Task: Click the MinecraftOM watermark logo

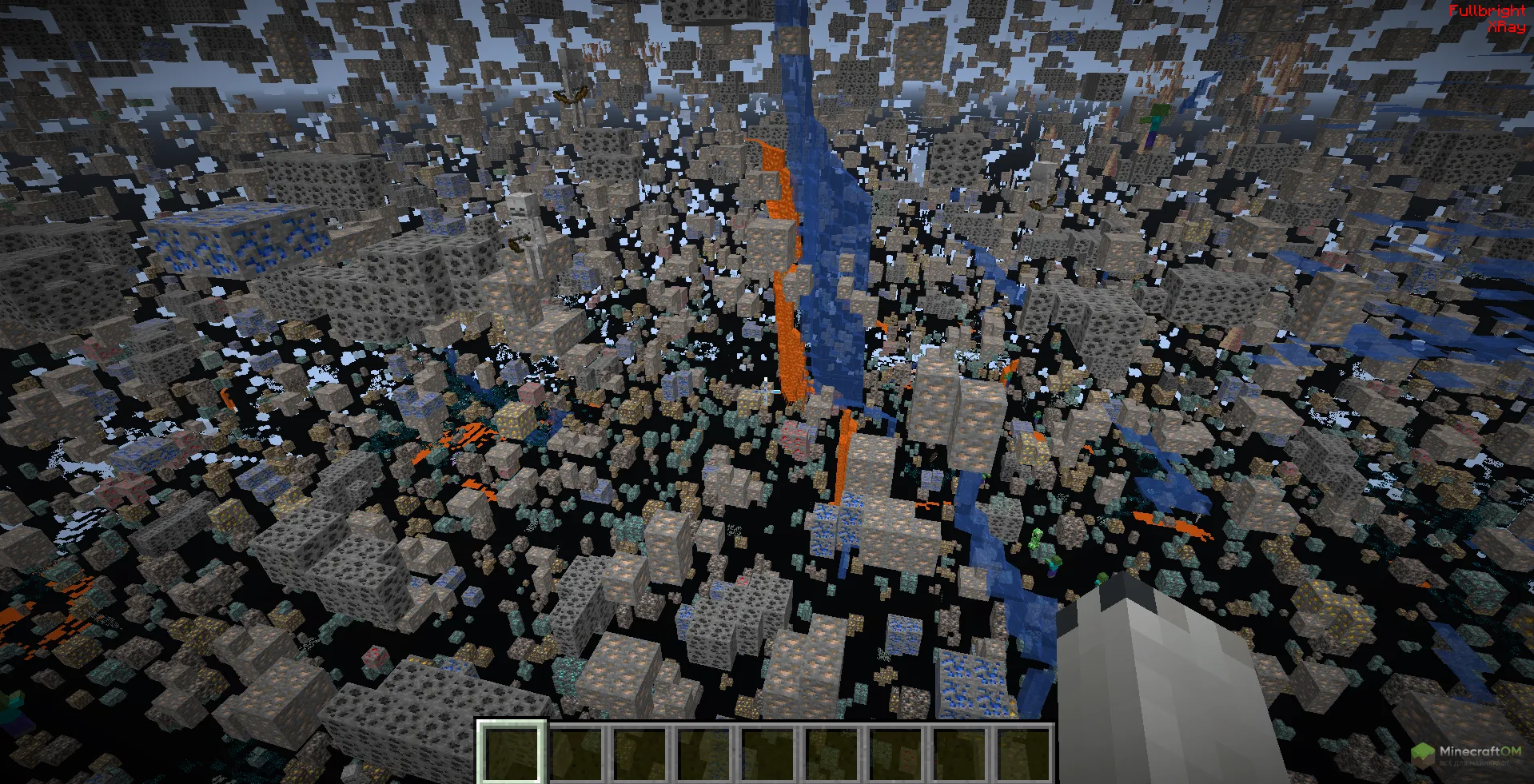Action: click(1465, 754)
